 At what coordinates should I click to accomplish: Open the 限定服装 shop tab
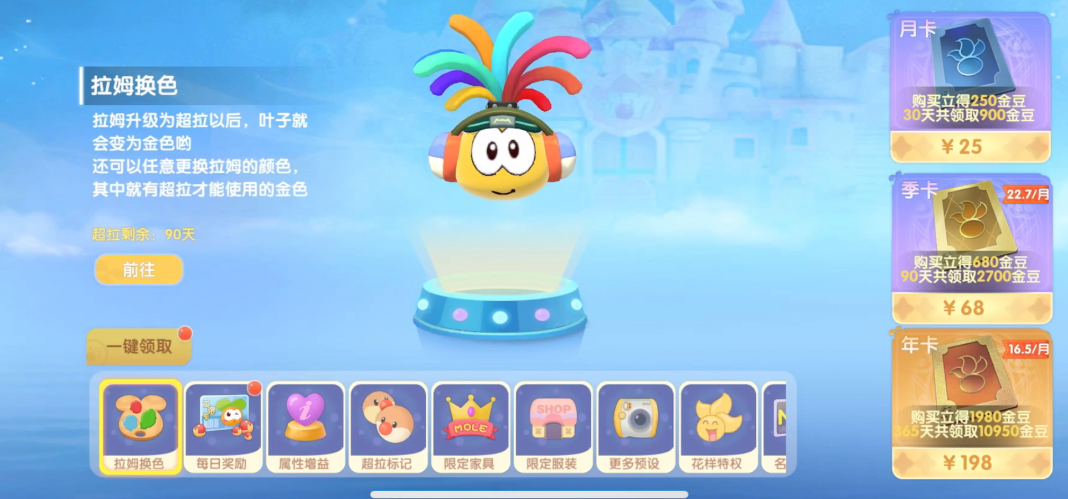click(x=552, y=425)
